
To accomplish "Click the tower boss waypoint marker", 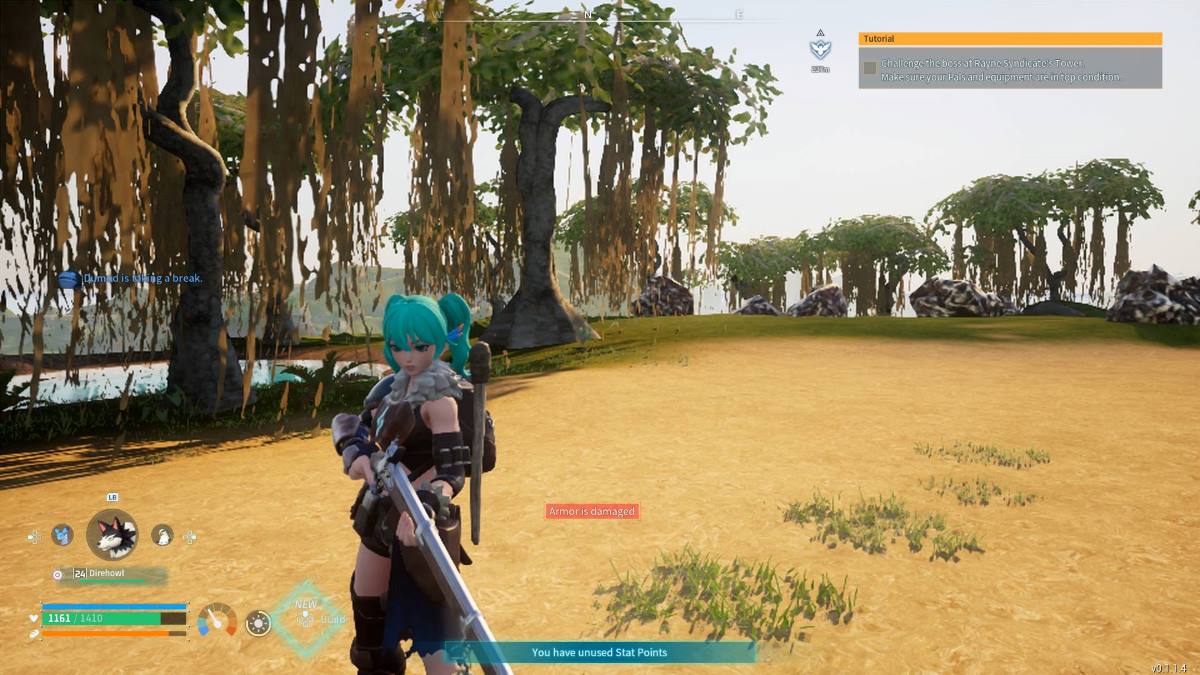I will pyautogui.click(x=820, y=48).
